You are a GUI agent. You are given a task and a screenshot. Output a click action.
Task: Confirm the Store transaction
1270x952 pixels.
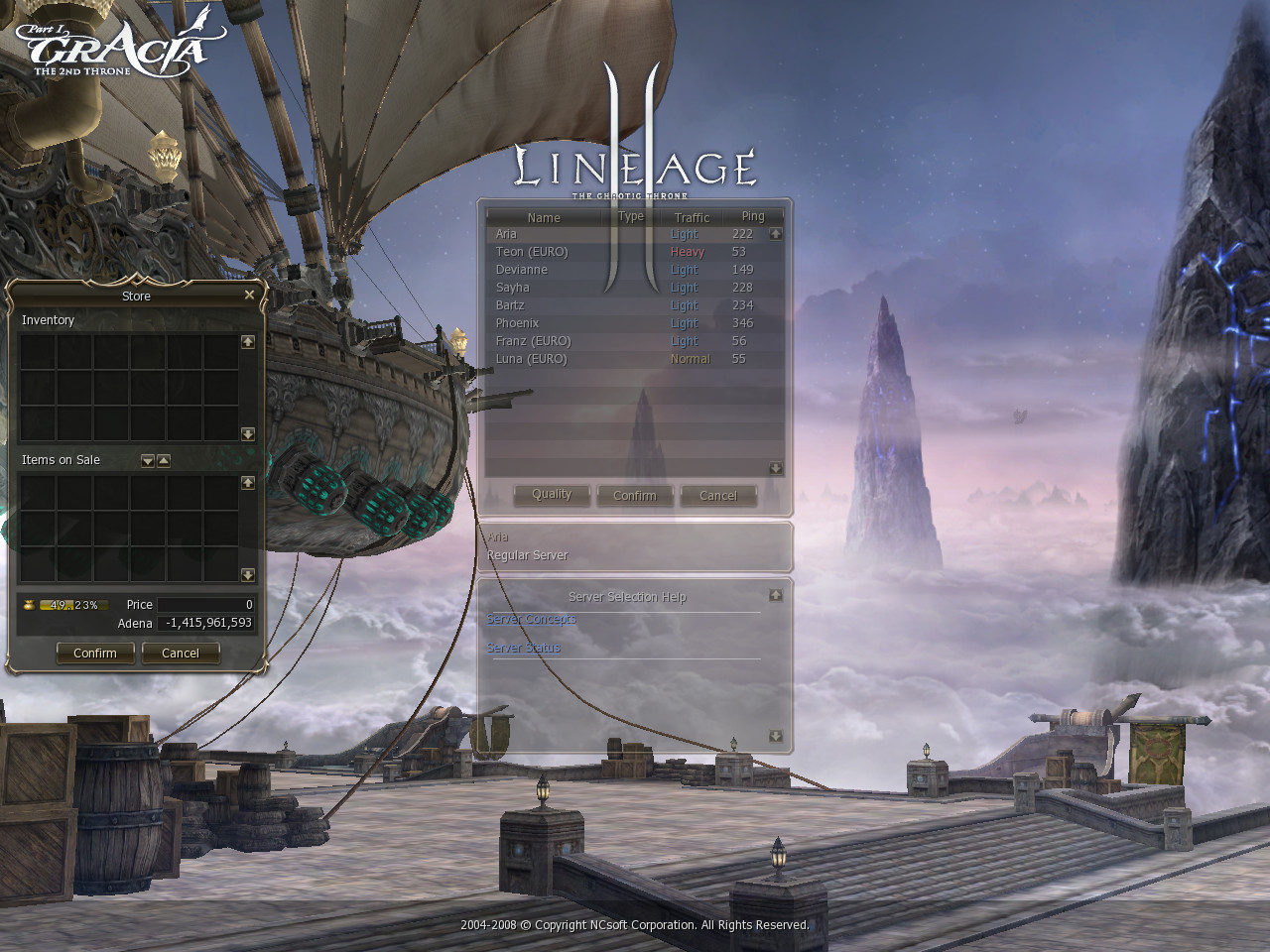(95, 654)
